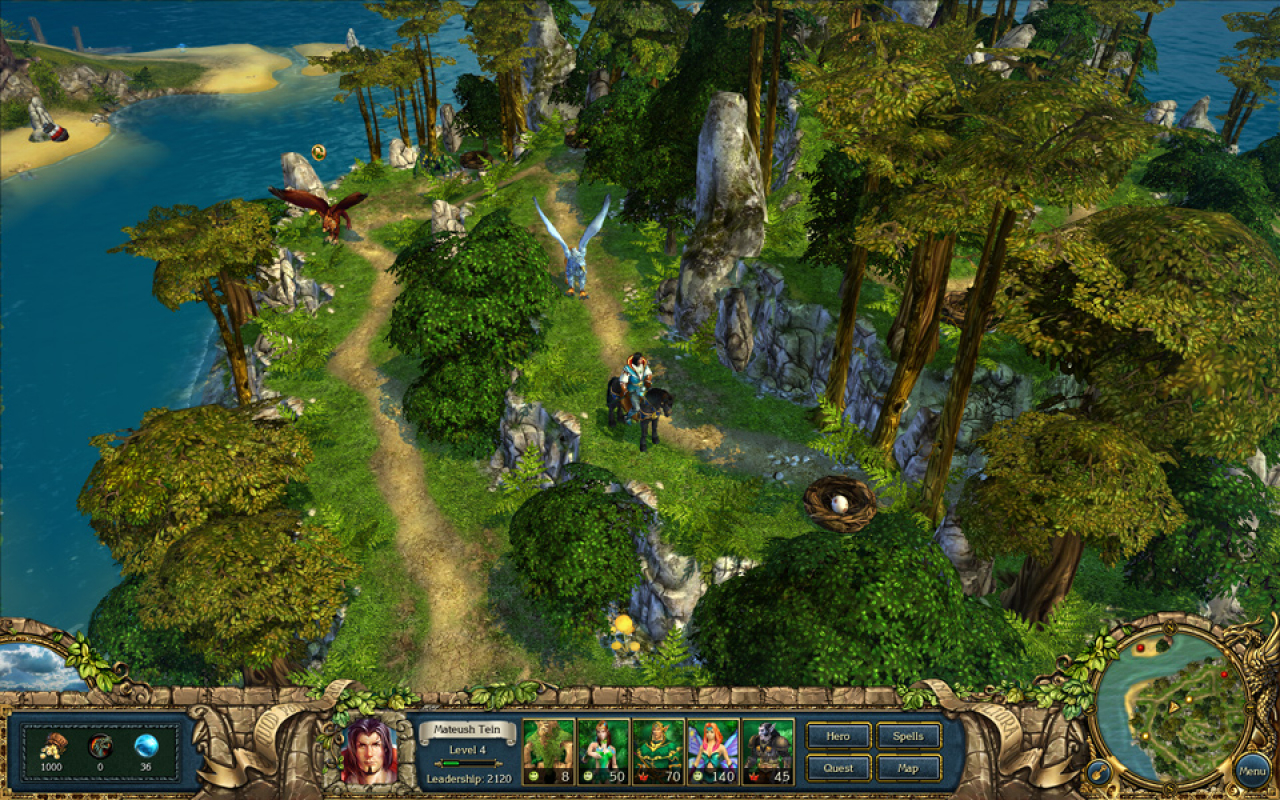This screenshot has height=800, width=1280.
Task: Open the Map screen
Action: 908,769
